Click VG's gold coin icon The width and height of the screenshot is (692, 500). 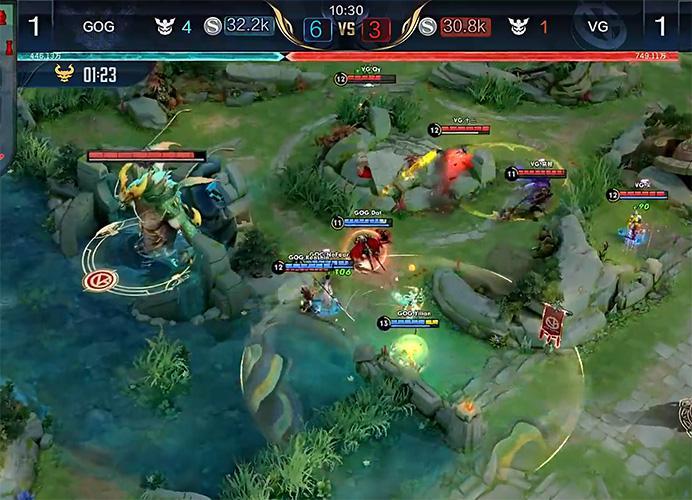[427, 27]
